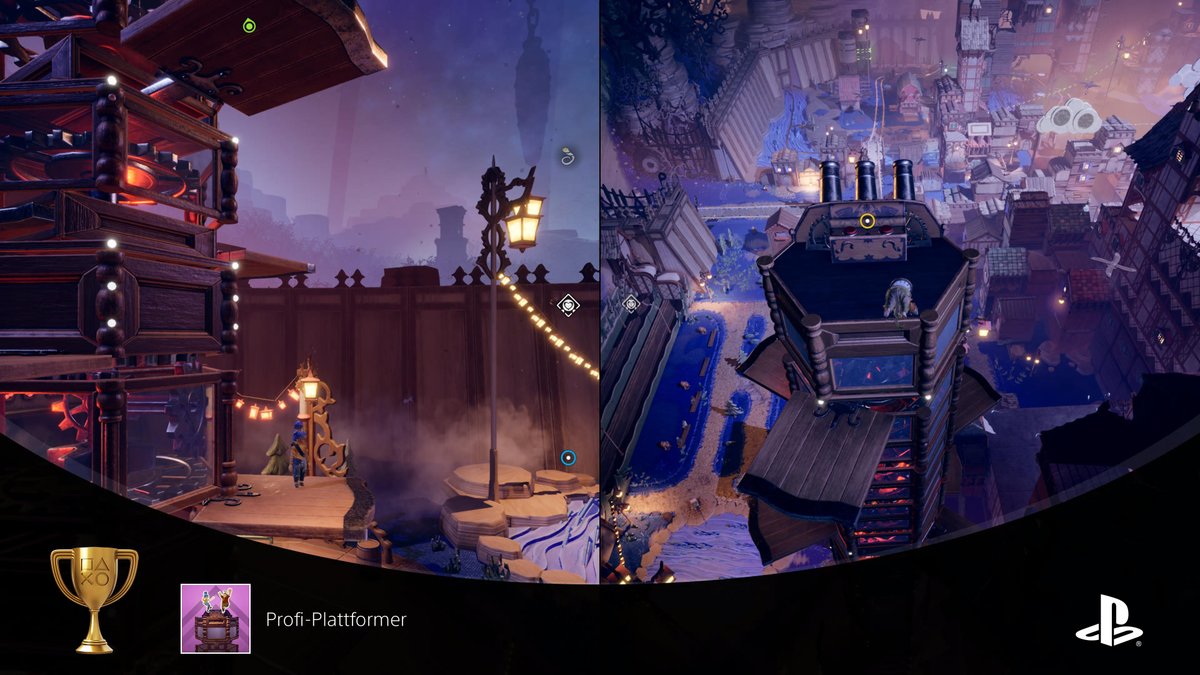Click the white swirl marker icon

click(568, 156)
